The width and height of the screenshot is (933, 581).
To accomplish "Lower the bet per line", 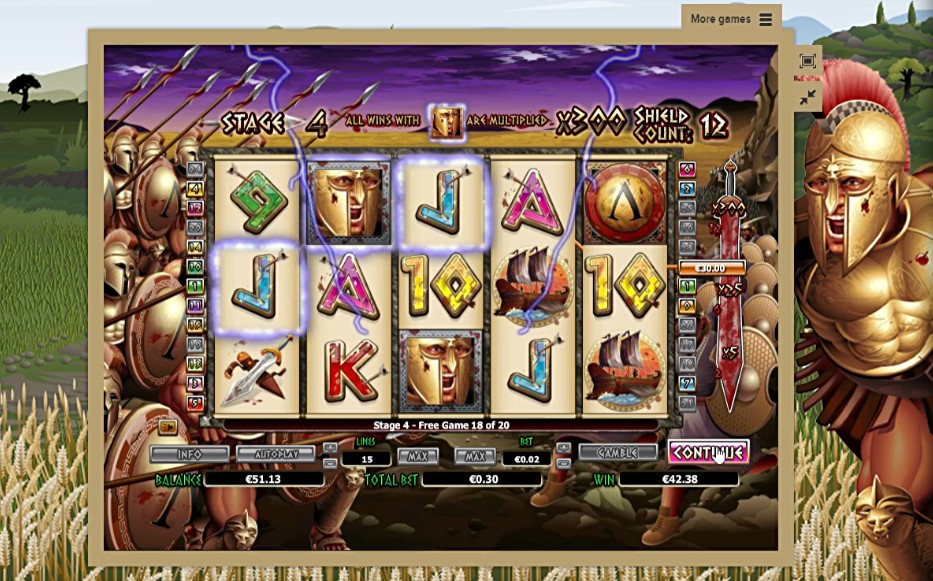I will click(563, 463).
